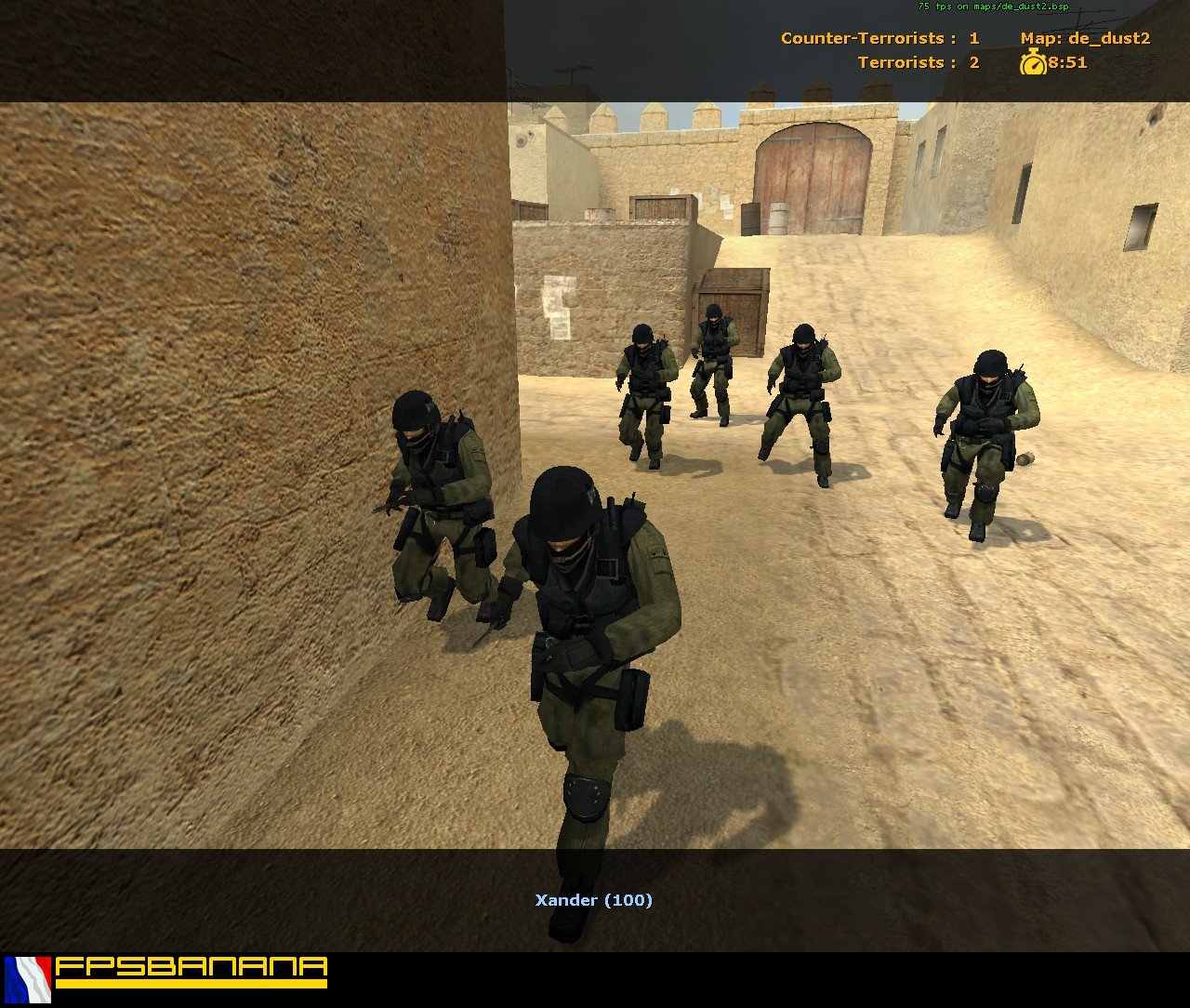Viewport: 1190px width, 1008px height.
Task: Click the Xander (100) player nameplate
Action: point(594,899)
